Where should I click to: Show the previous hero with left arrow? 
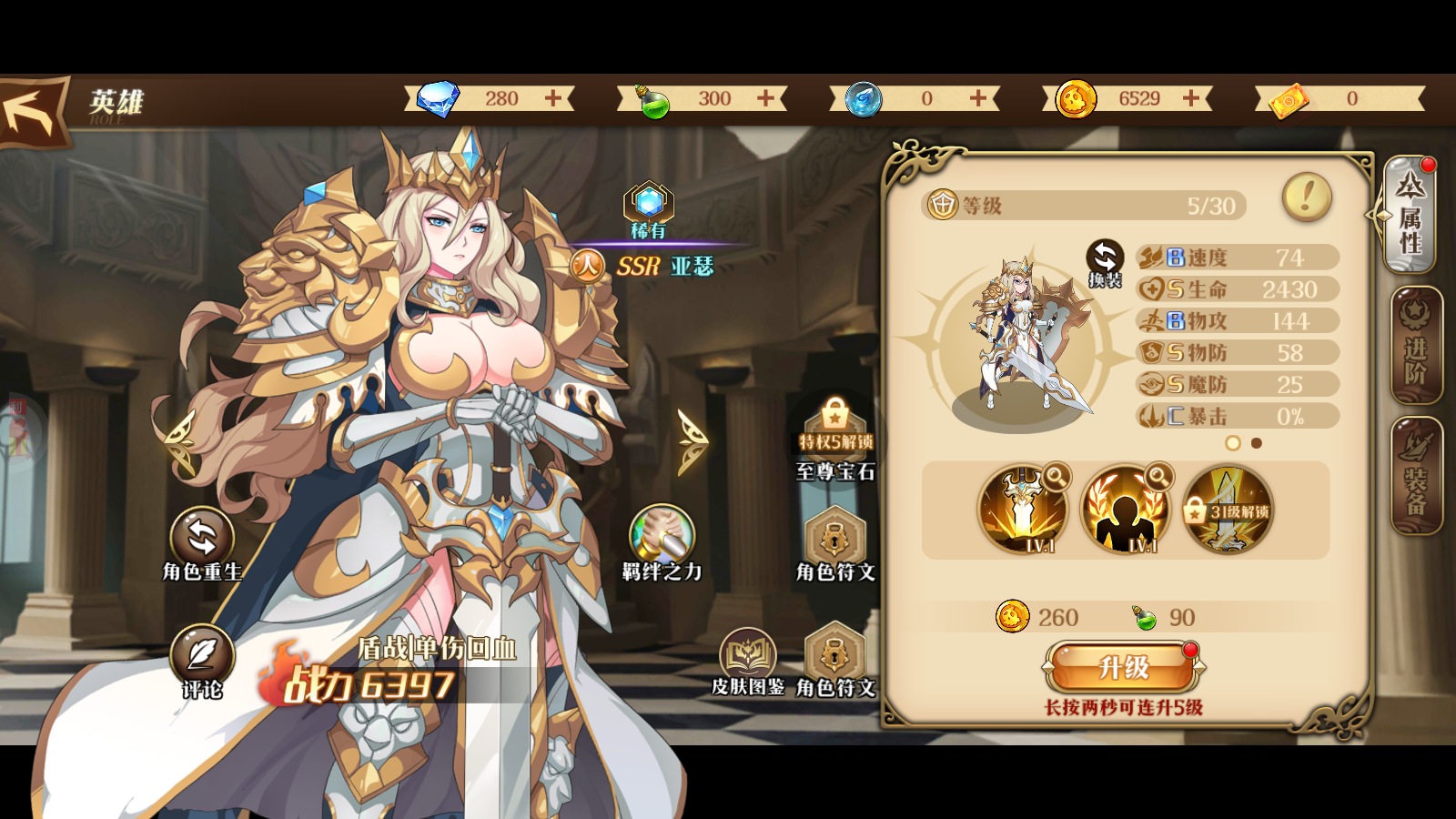179,442
